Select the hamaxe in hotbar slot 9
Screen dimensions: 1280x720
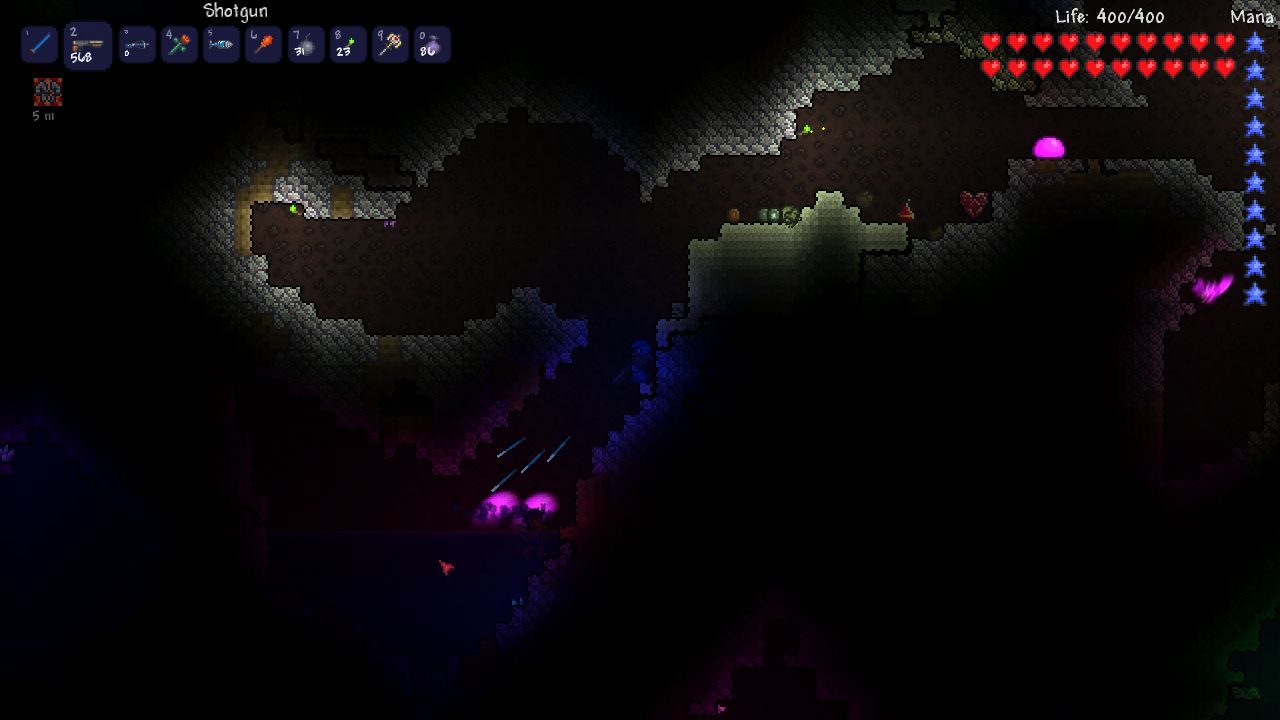(x=389, y=44)
